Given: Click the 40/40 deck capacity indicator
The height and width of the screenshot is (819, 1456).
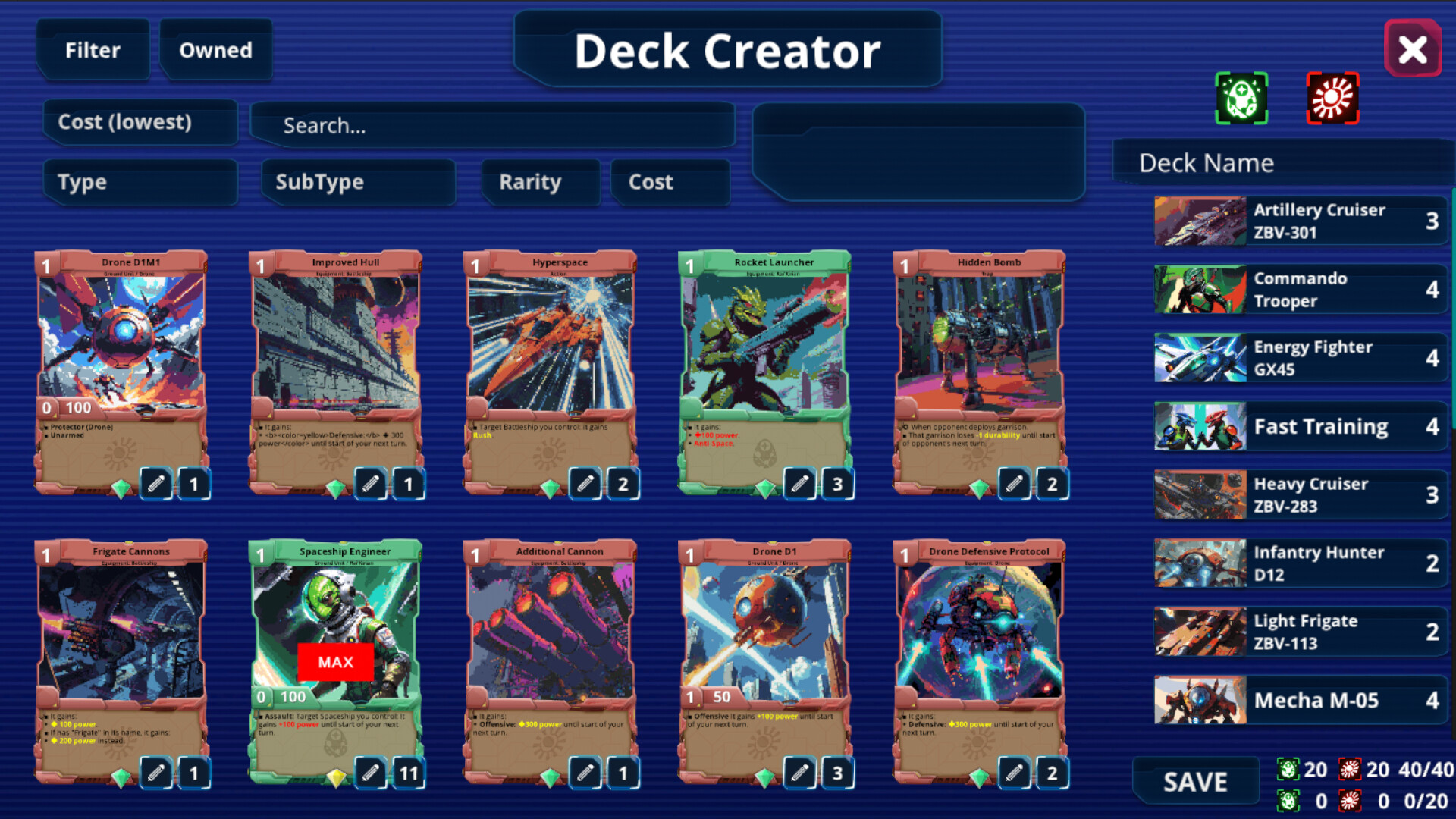Looking at the screenshot, I should (1425, 769).
